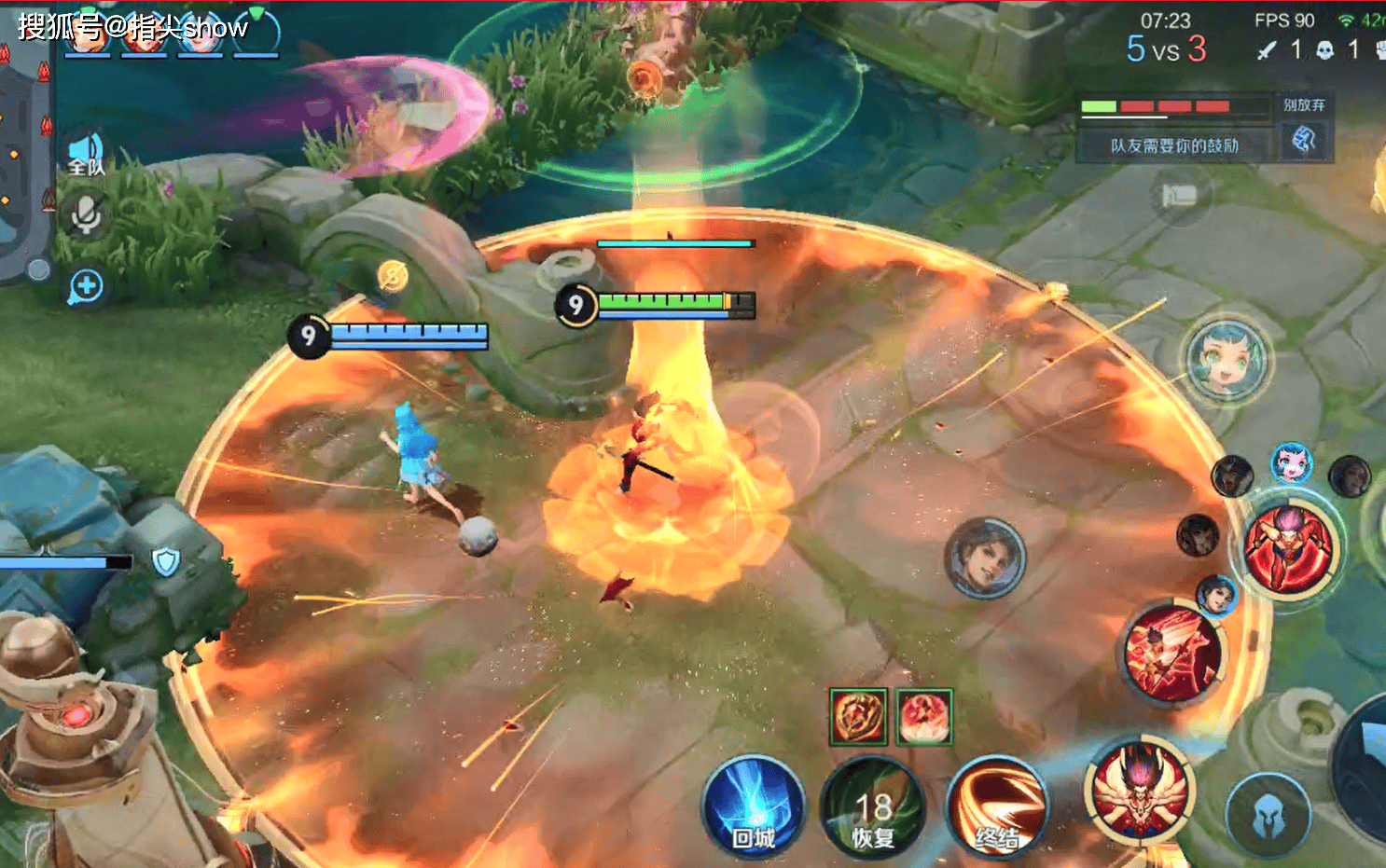Toggle the microphone voice chat
The width and height of the screenshot is (1386, 868).
pos(86,215)
